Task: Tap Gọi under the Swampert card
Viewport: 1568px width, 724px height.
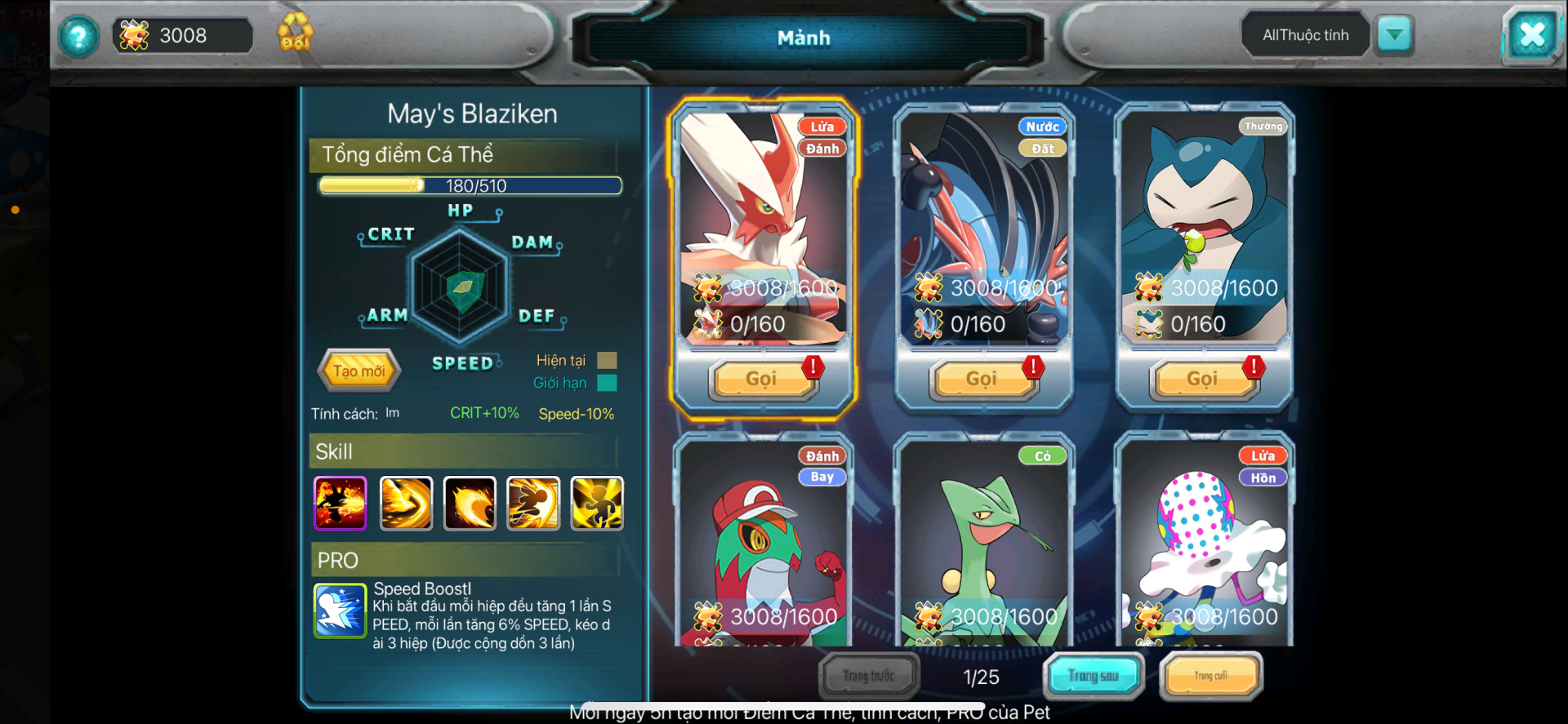Action: pyautogui.click(x=982, y=379)
